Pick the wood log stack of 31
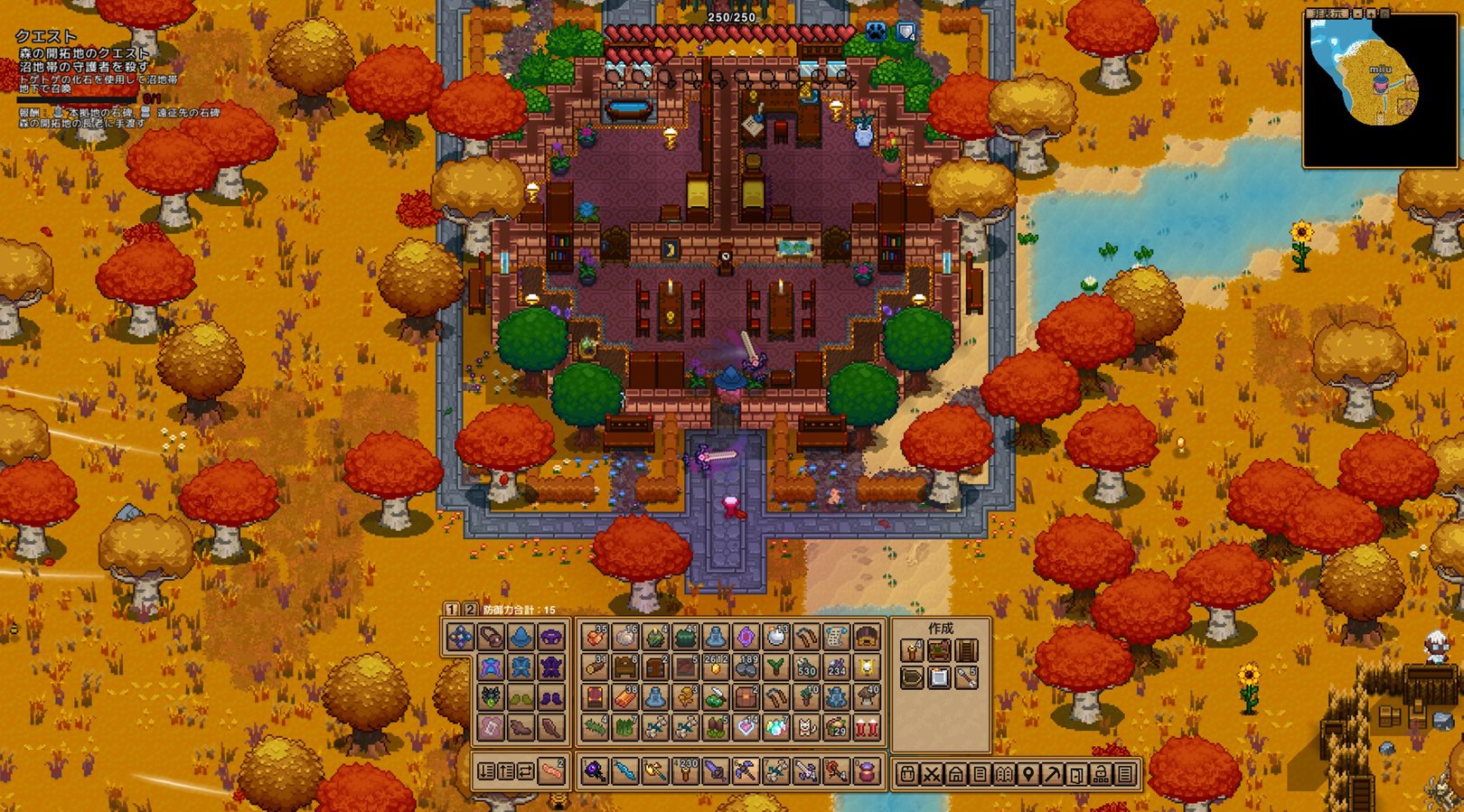The width and height of the screenshot is (1464, 812). [x=595, y=667]
